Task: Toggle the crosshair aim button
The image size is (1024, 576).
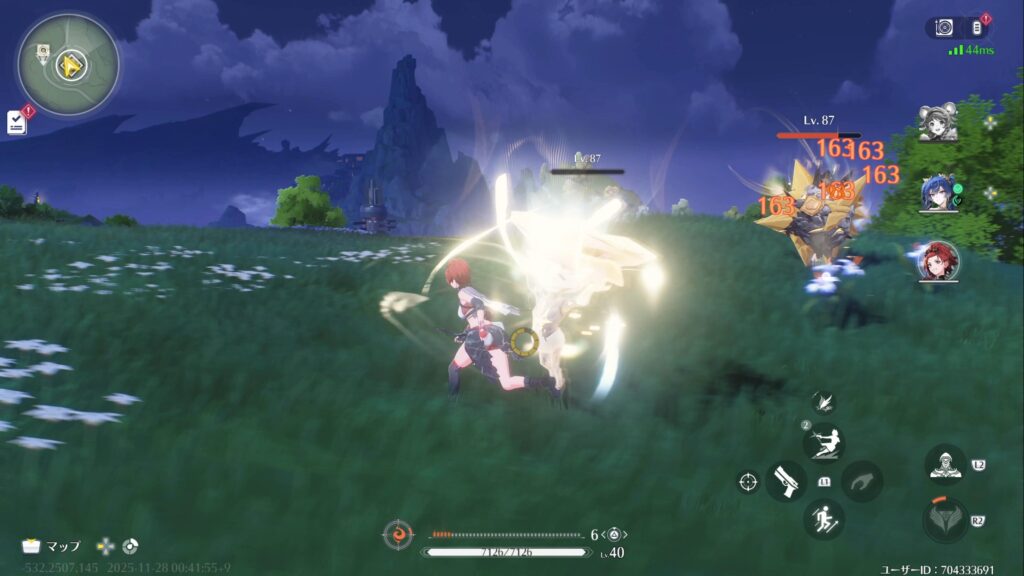Action: tap(747, 482)
